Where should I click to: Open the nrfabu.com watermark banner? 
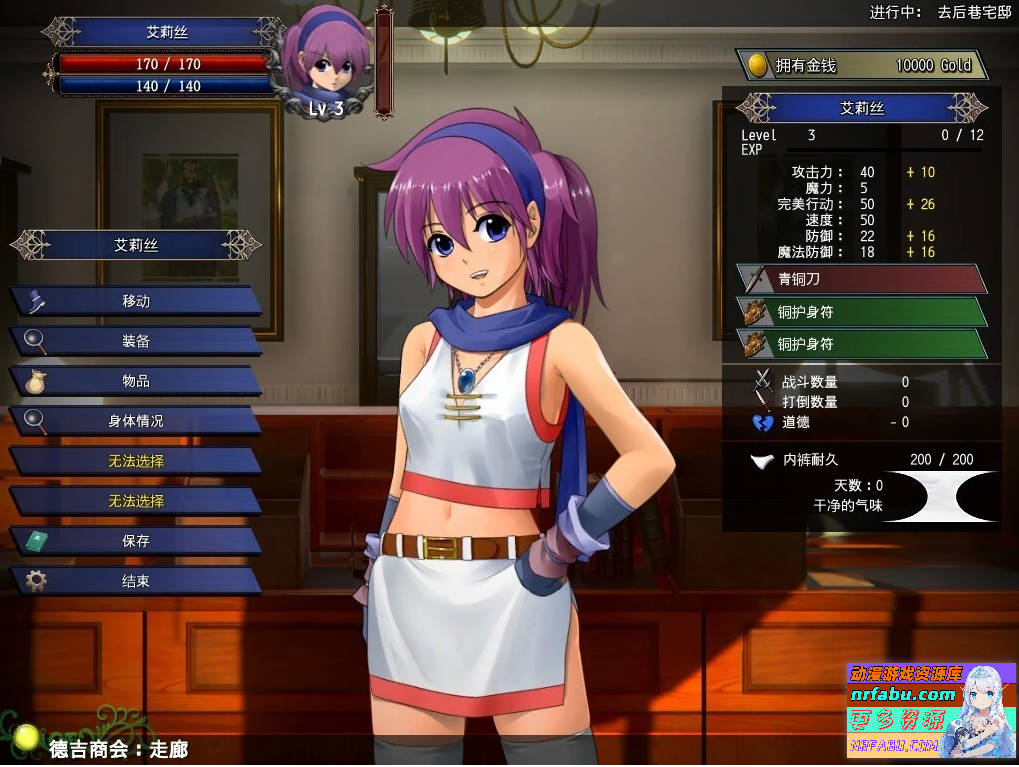931,710
